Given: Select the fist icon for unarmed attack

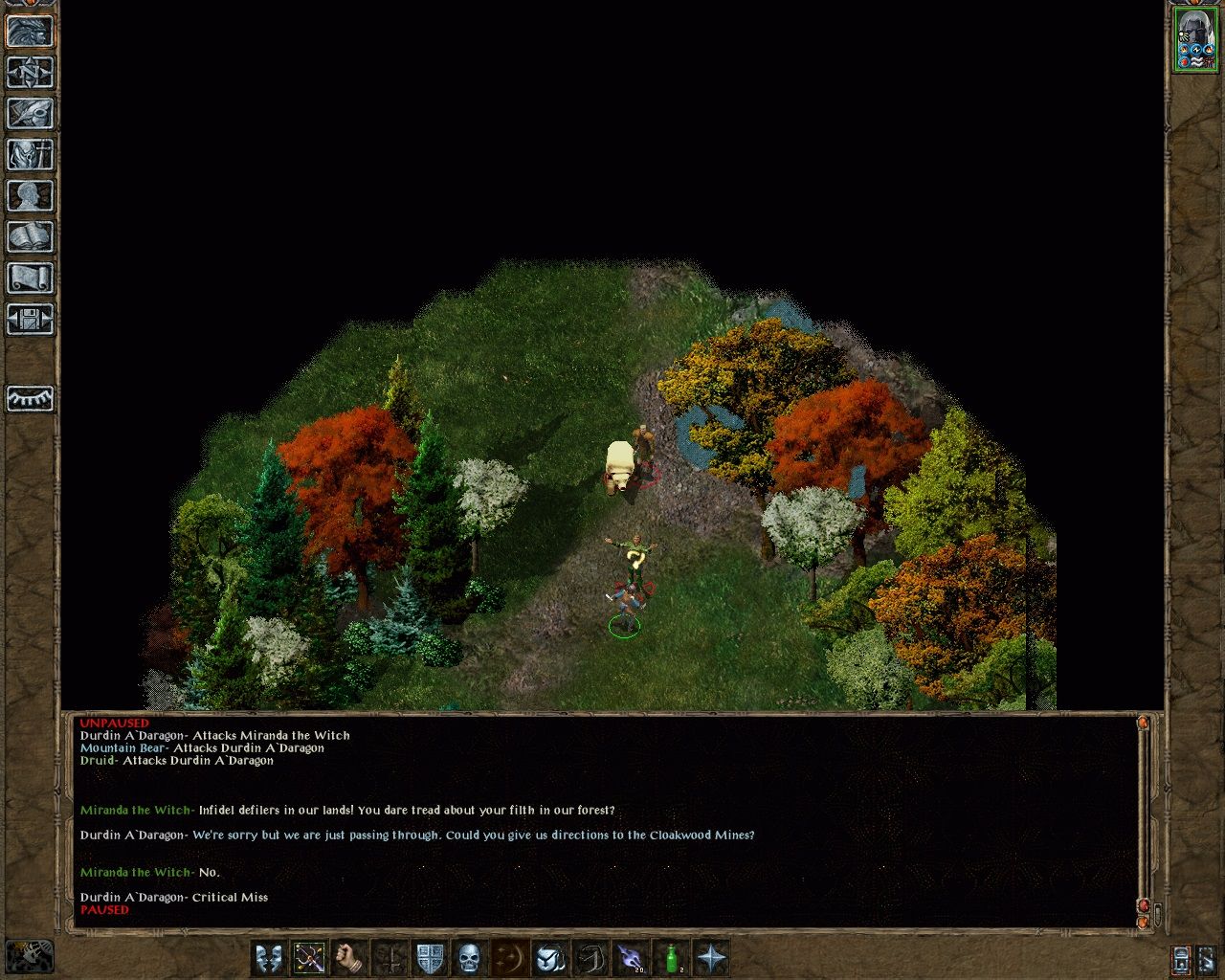Looking at the screenshot, I should [x=349, y=955].
